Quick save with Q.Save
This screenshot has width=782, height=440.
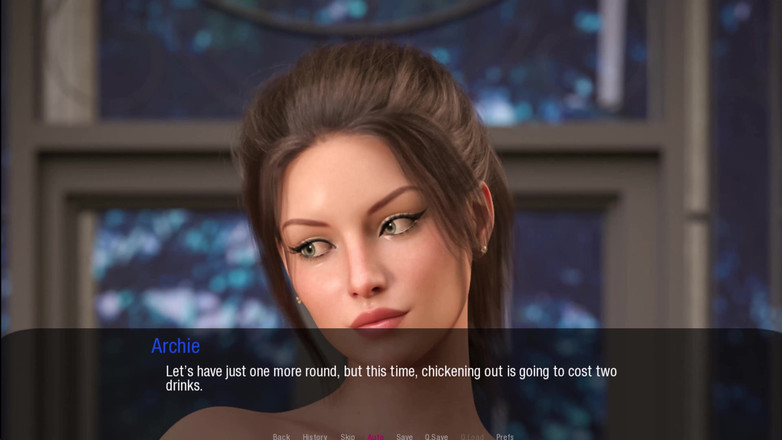tap(436, 436)
